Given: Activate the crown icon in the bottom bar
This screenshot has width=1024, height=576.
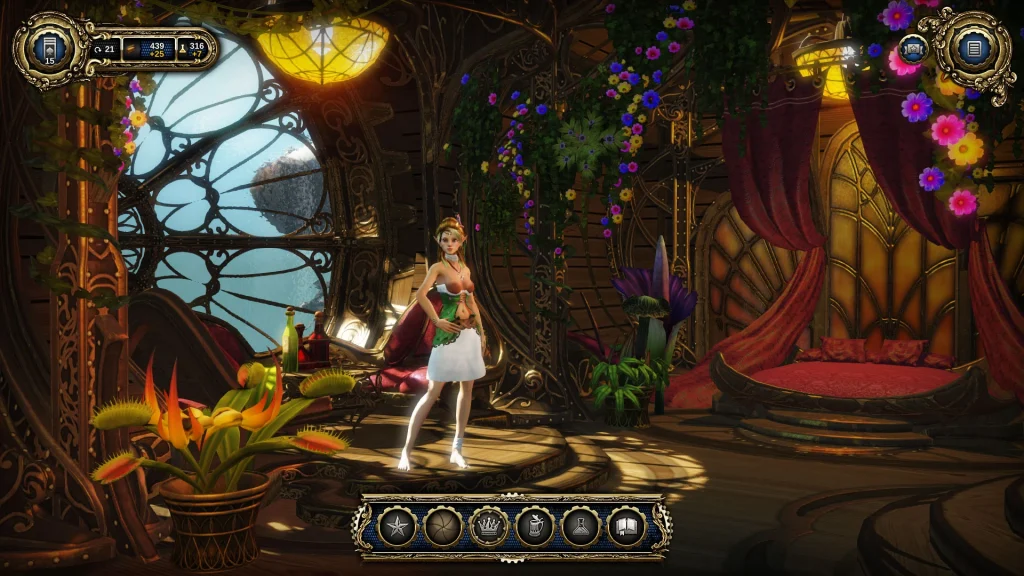Looking at the screenshot, I should (489, 526).
